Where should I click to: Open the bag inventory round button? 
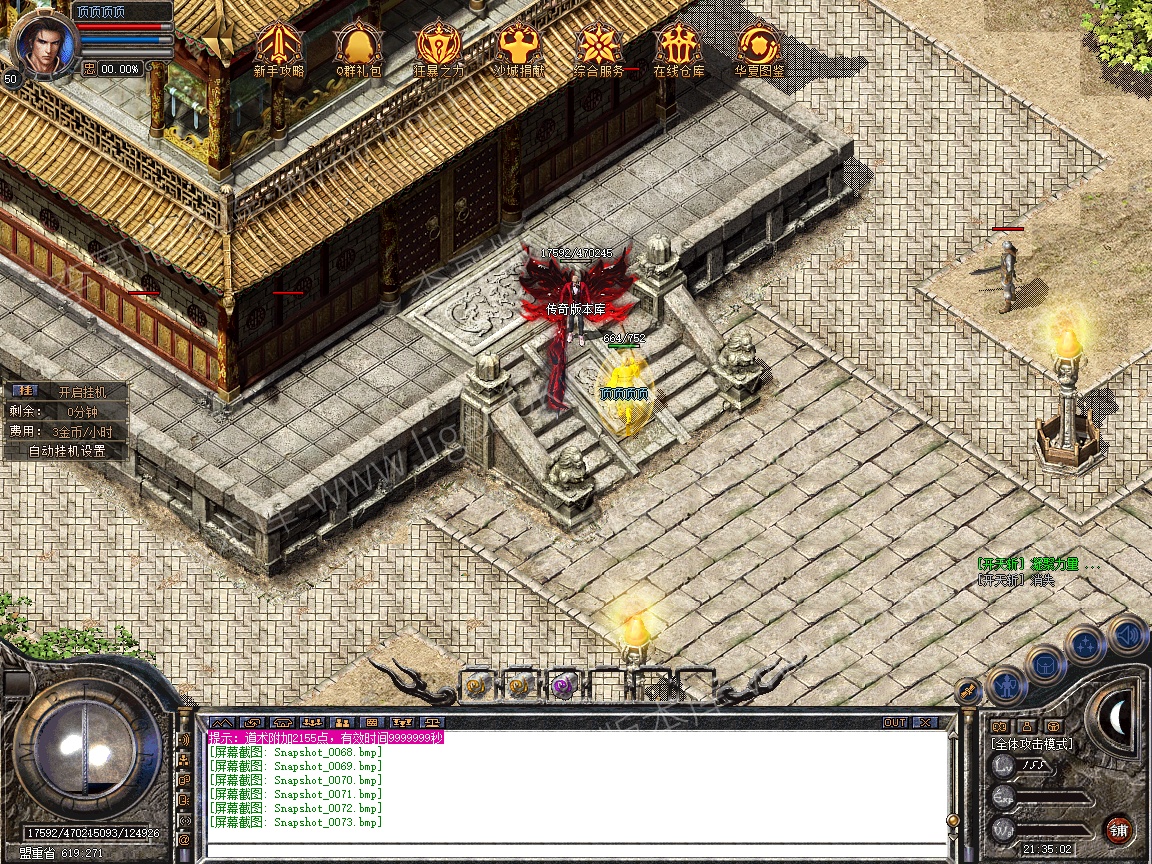tap(1046, 665)
